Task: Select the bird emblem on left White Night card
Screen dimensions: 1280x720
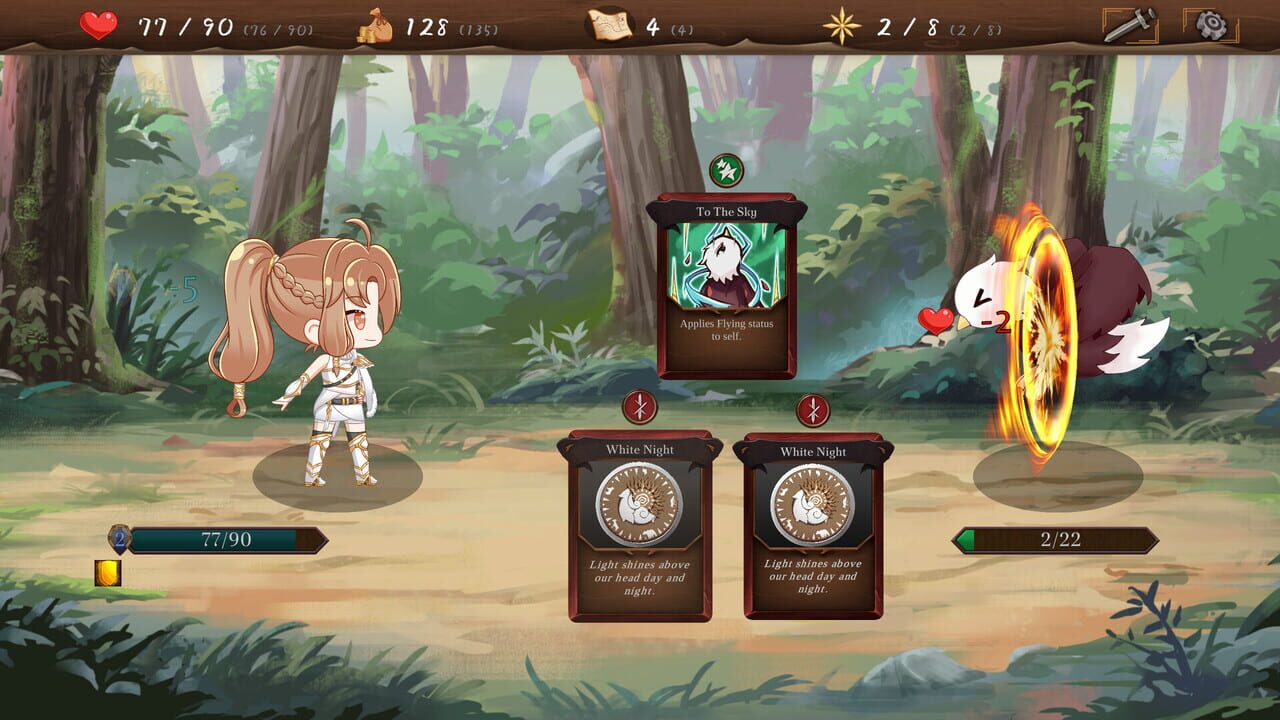Action: (x=637, y=505)
